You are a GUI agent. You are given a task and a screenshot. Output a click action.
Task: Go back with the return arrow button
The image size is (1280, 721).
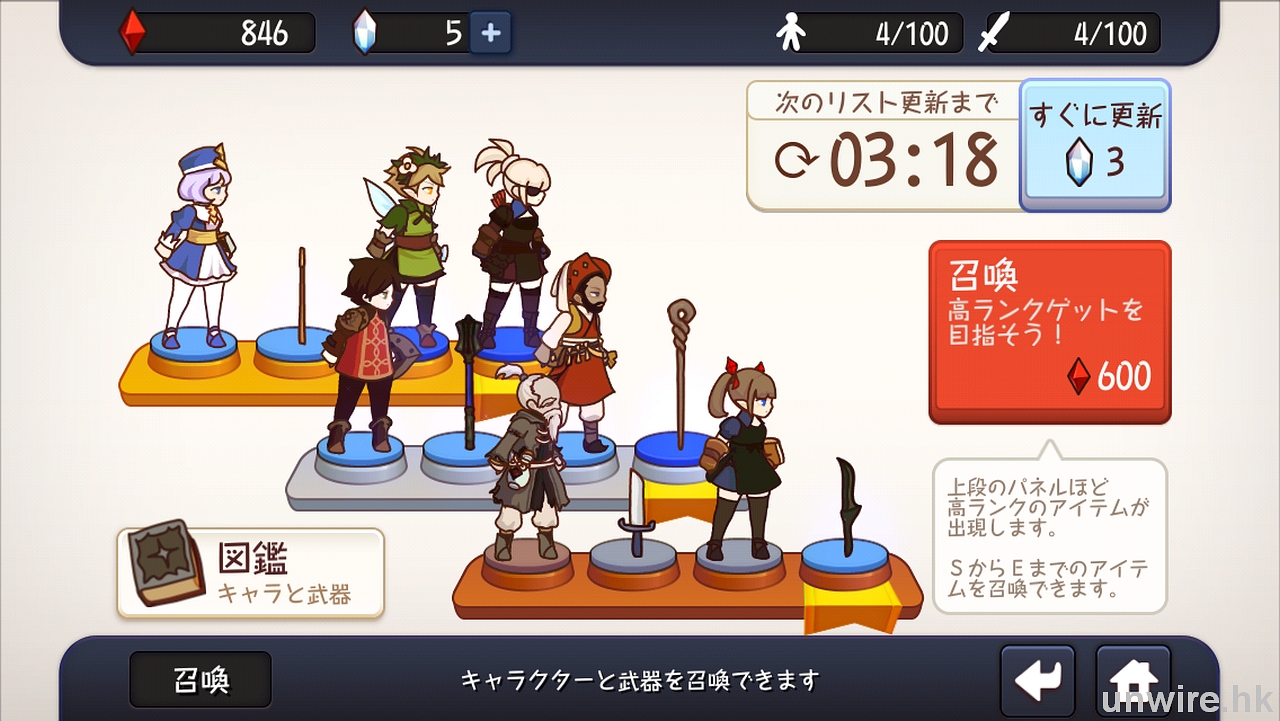tap(1037, 680)
